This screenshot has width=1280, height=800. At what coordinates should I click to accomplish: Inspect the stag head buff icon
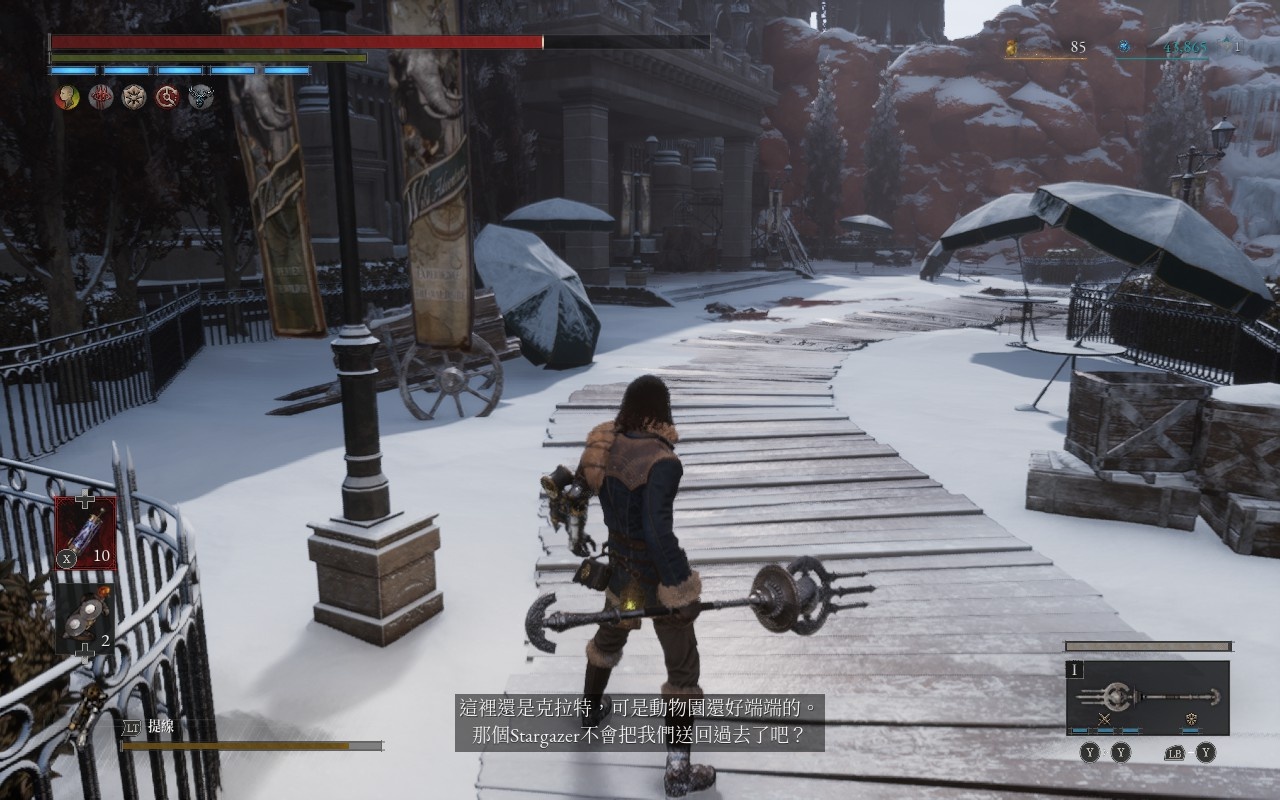[200, 97]
